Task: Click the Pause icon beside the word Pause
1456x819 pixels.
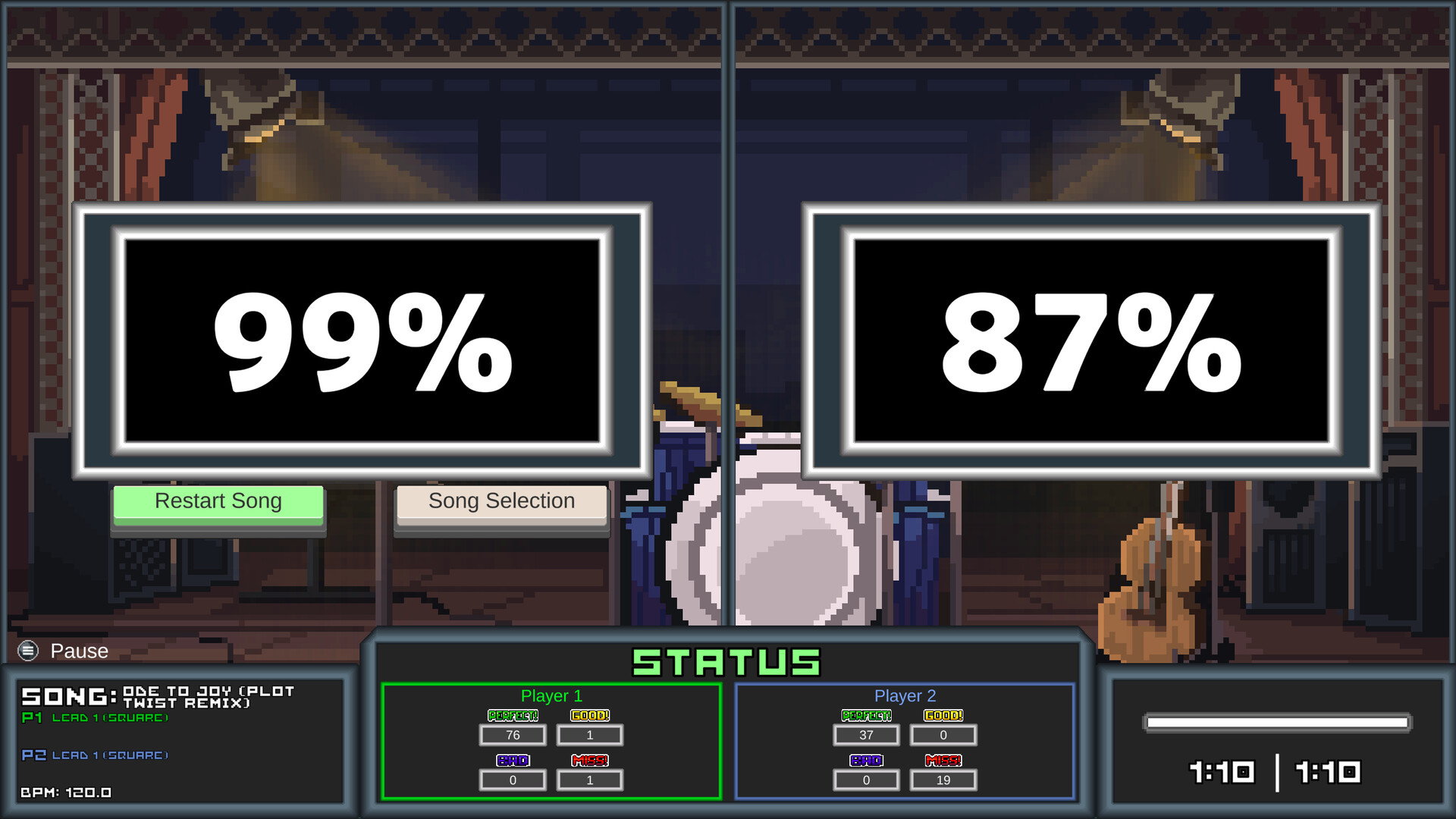Action: (27, 651)
